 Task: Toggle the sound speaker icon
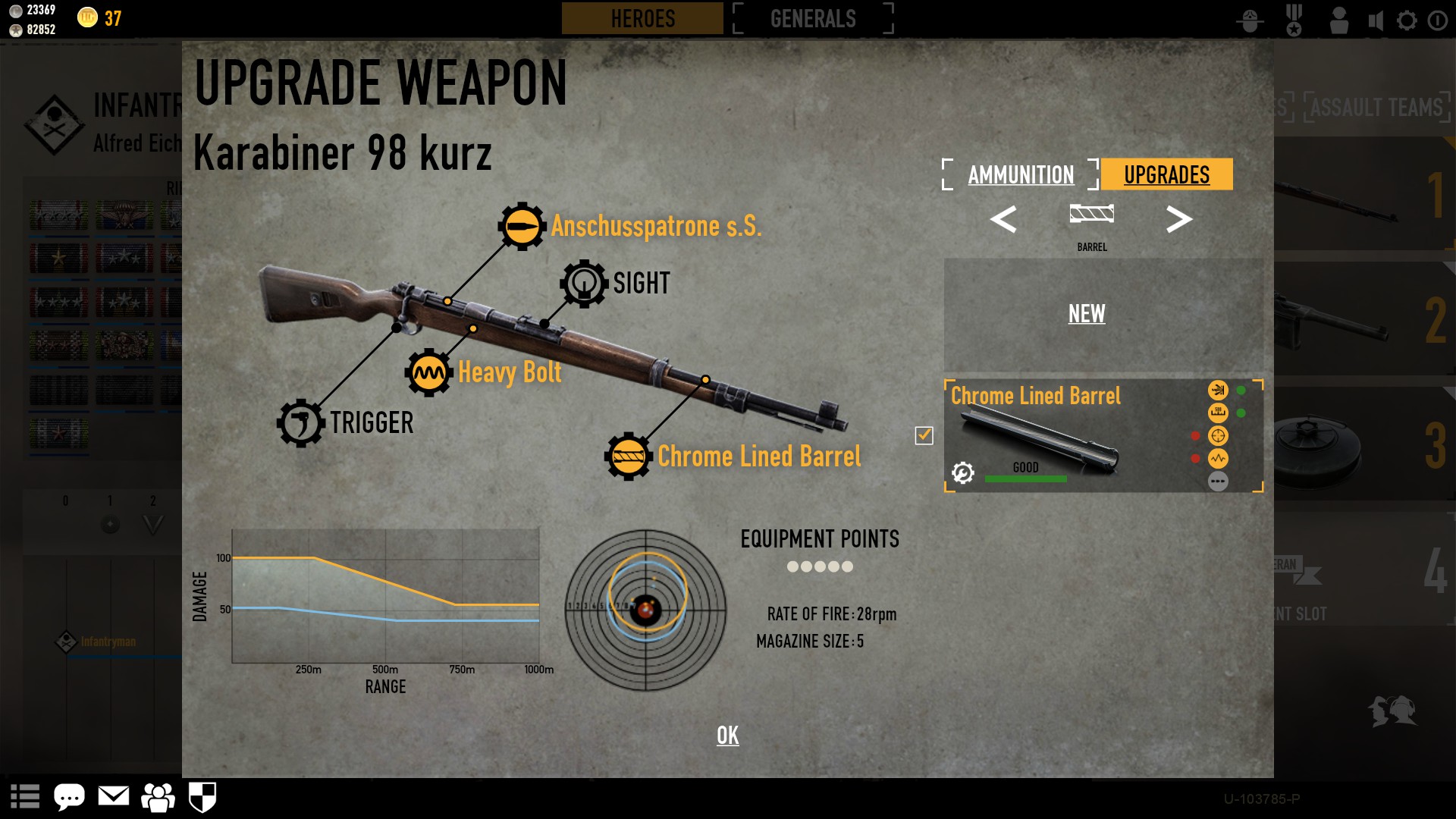[x=1376, y=20]
